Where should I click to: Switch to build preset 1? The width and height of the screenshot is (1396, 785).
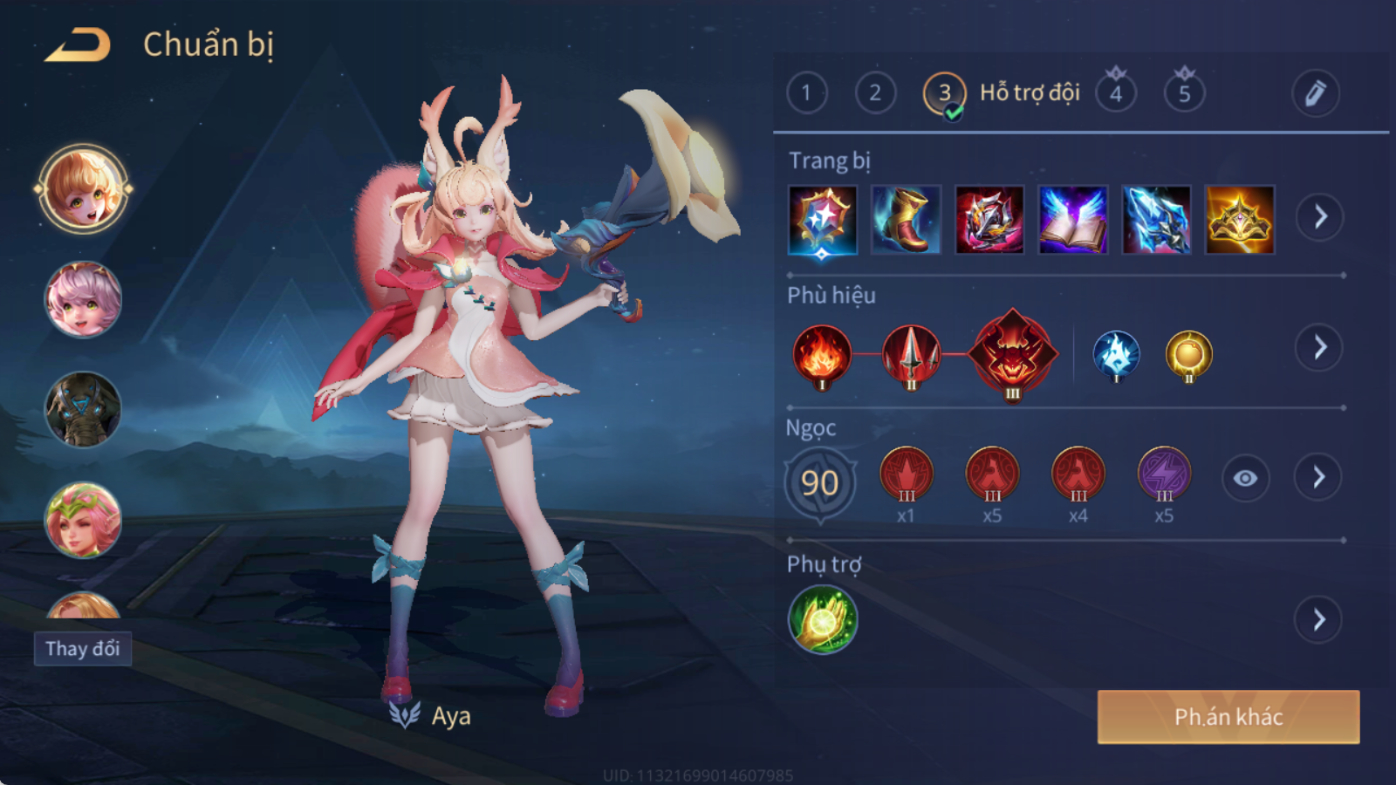point(807,94)
